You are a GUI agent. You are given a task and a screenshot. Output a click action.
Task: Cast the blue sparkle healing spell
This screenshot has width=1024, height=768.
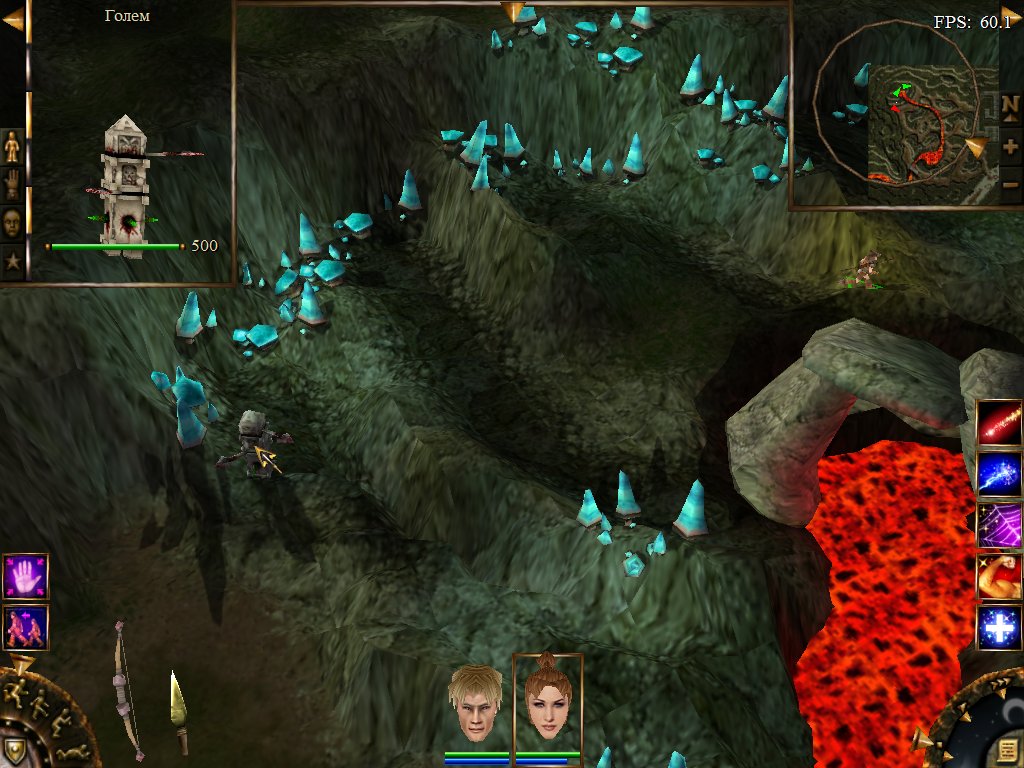click(x=999, y=628)
